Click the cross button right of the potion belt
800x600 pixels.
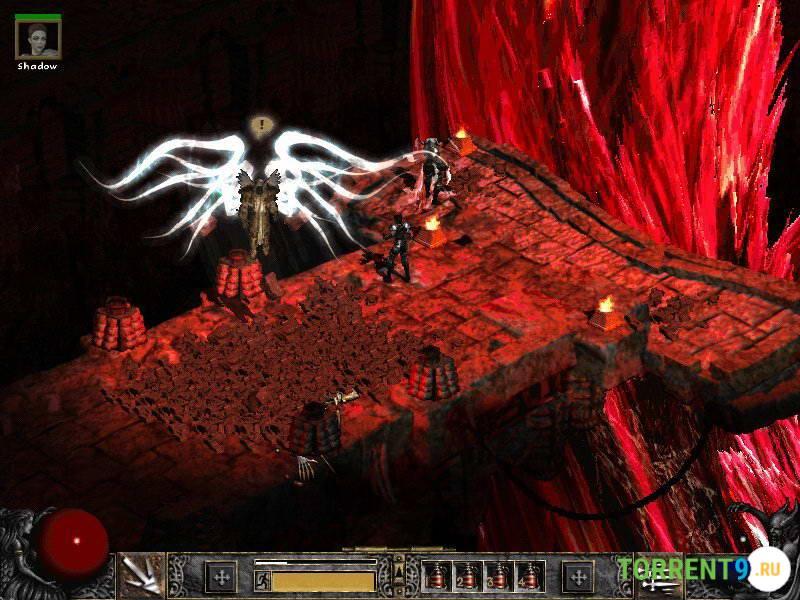578,576
